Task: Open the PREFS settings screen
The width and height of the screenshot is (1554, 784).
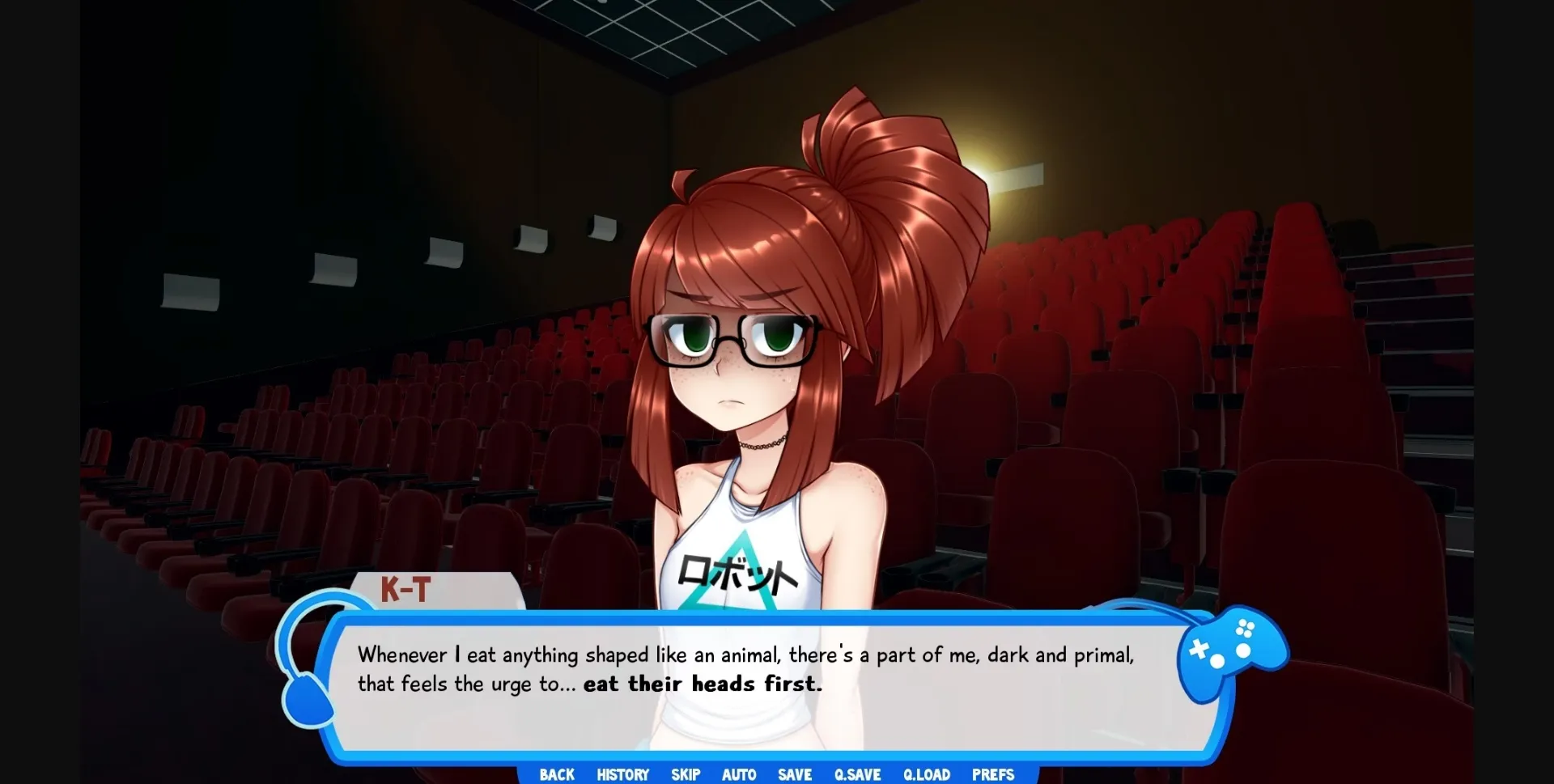Action: click(992, 774)
